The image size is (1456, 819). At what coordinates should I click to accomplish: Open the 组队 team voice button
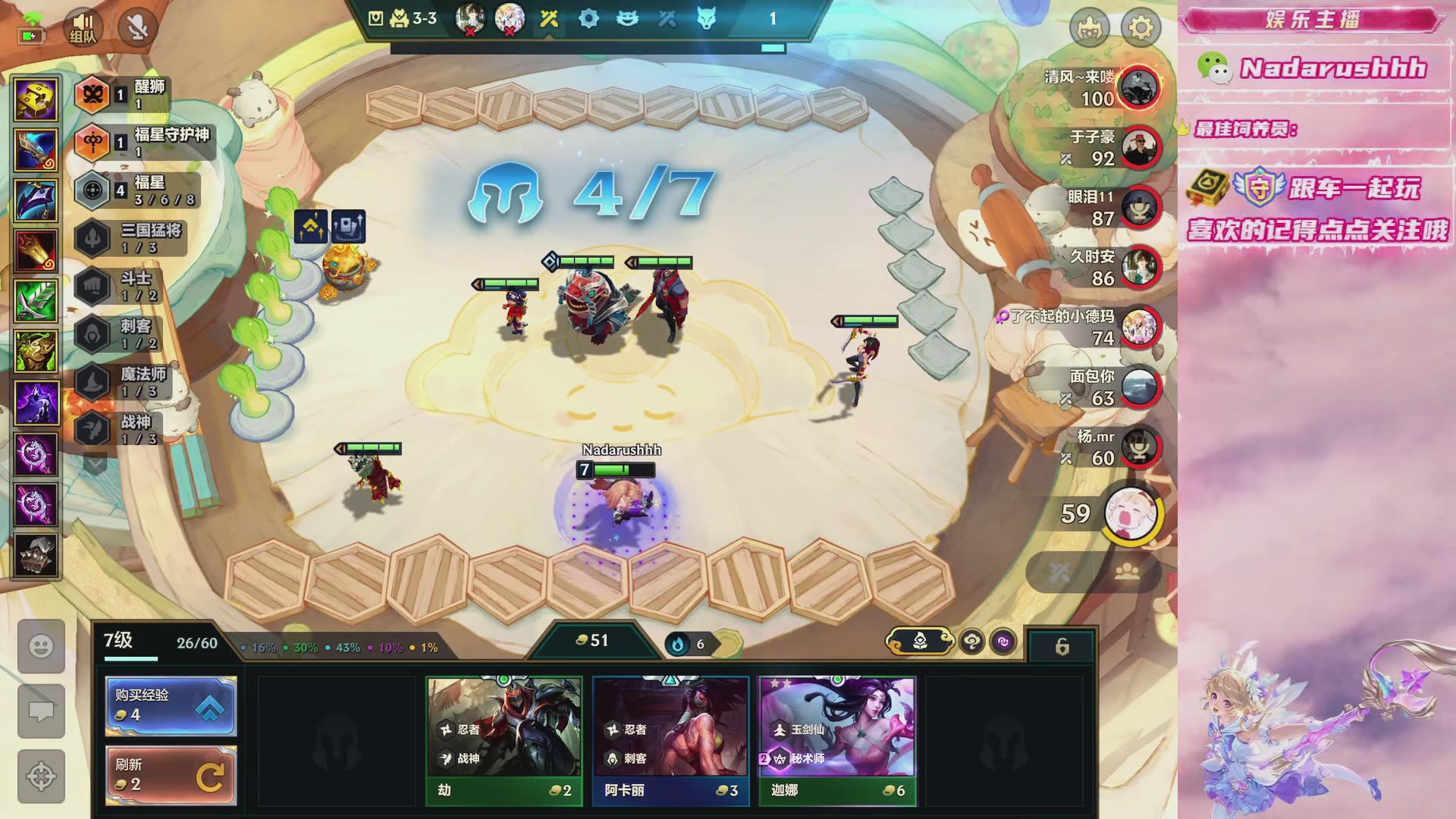coord(82,28)
